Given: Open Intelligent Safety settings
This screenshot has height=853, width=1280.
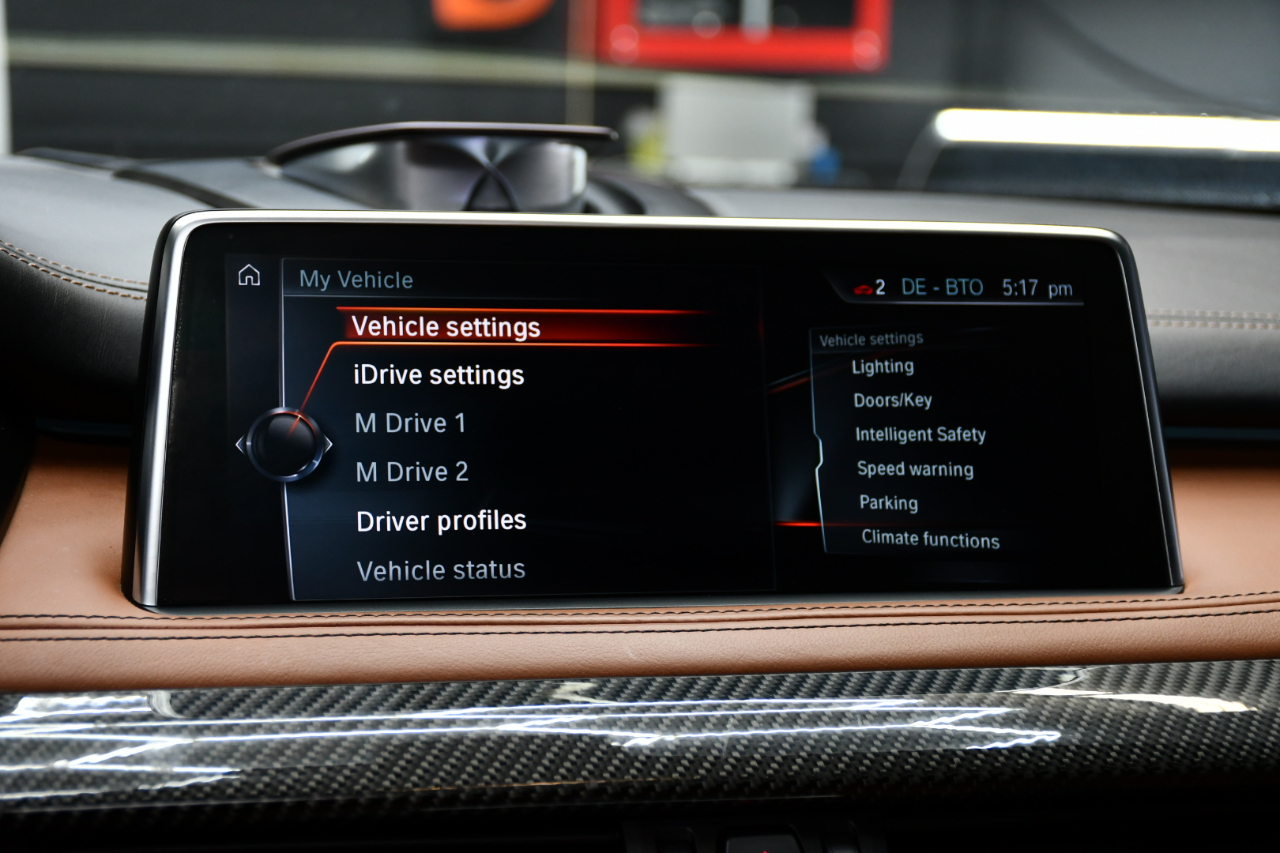Looking at the screenshot, I should pos(920,435).
